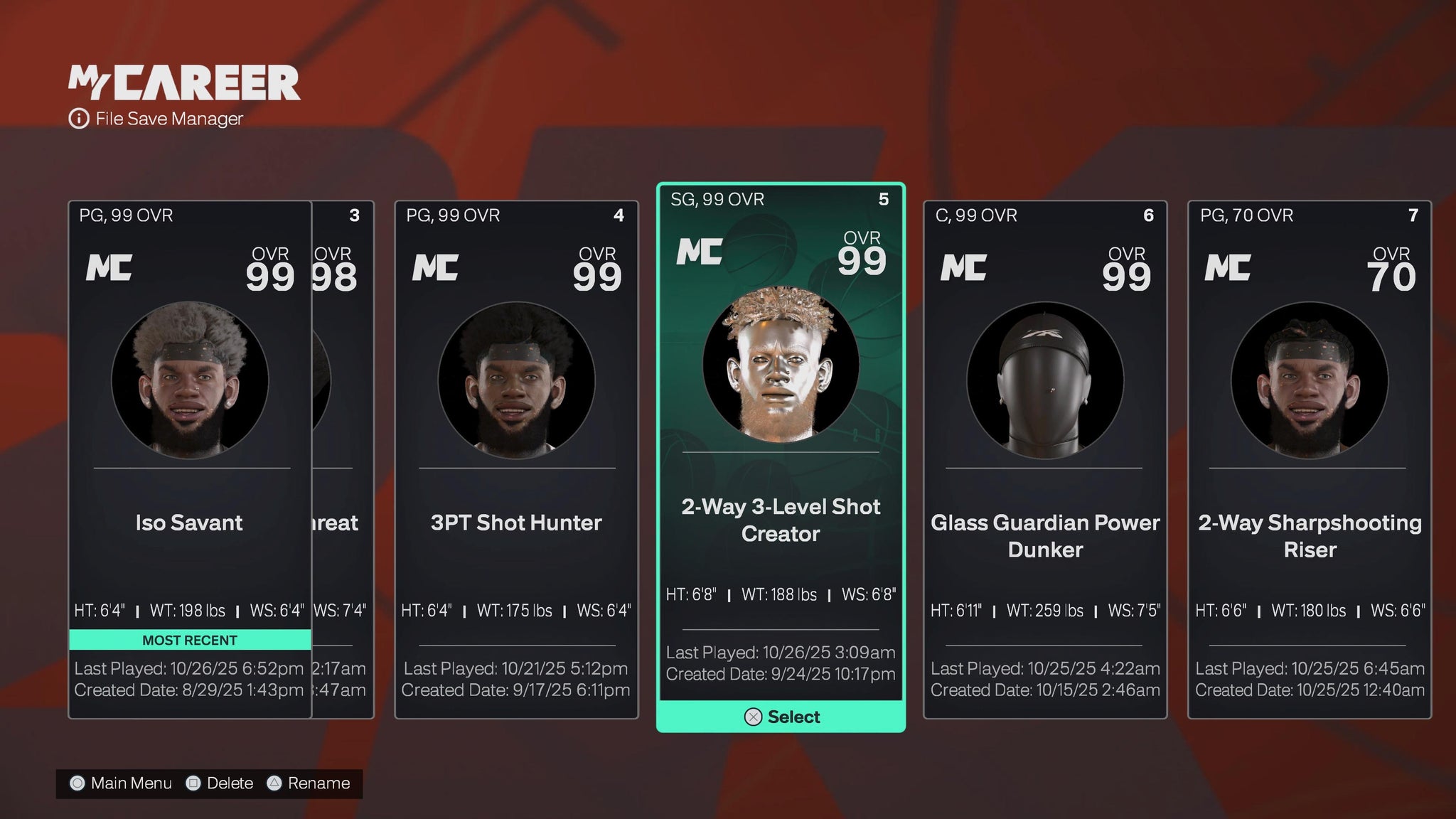The width and height of the screenshot is (1456, 819).
Task: Rename the selected MyCareer save
Action: pos(309,783)
